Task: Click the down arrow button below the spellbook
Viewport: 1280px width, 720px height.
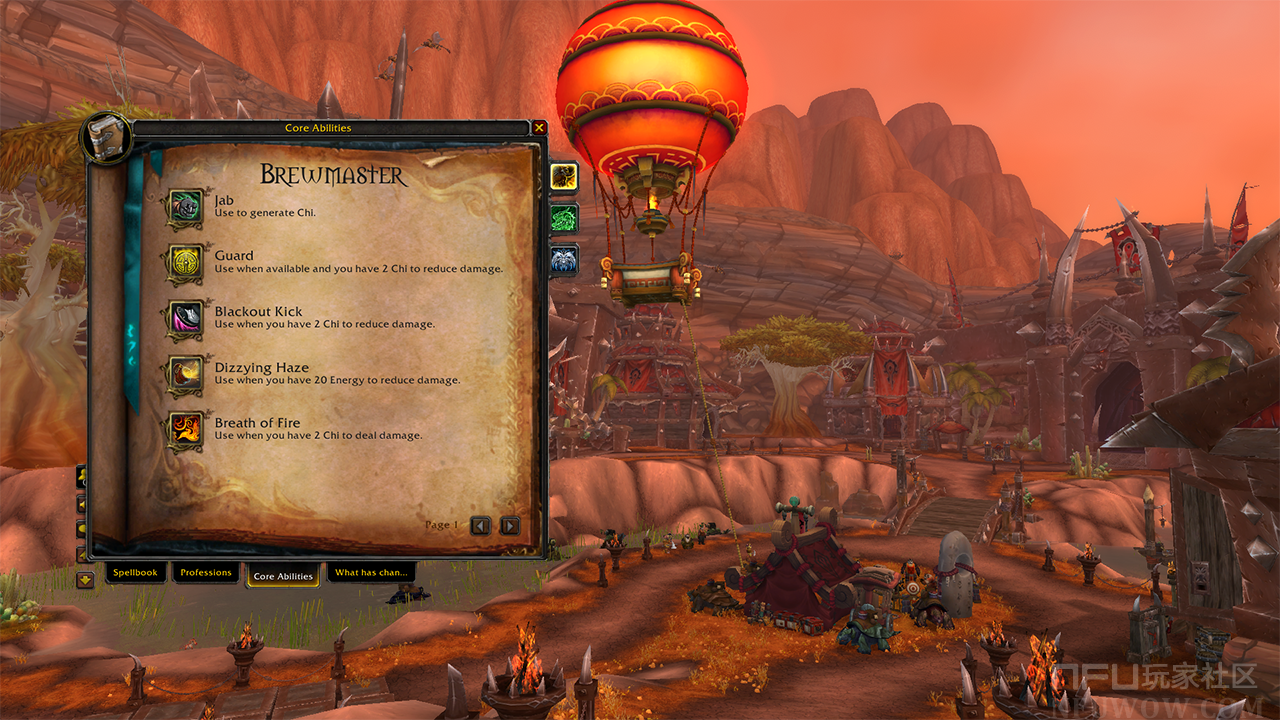Action: [85, 579]
